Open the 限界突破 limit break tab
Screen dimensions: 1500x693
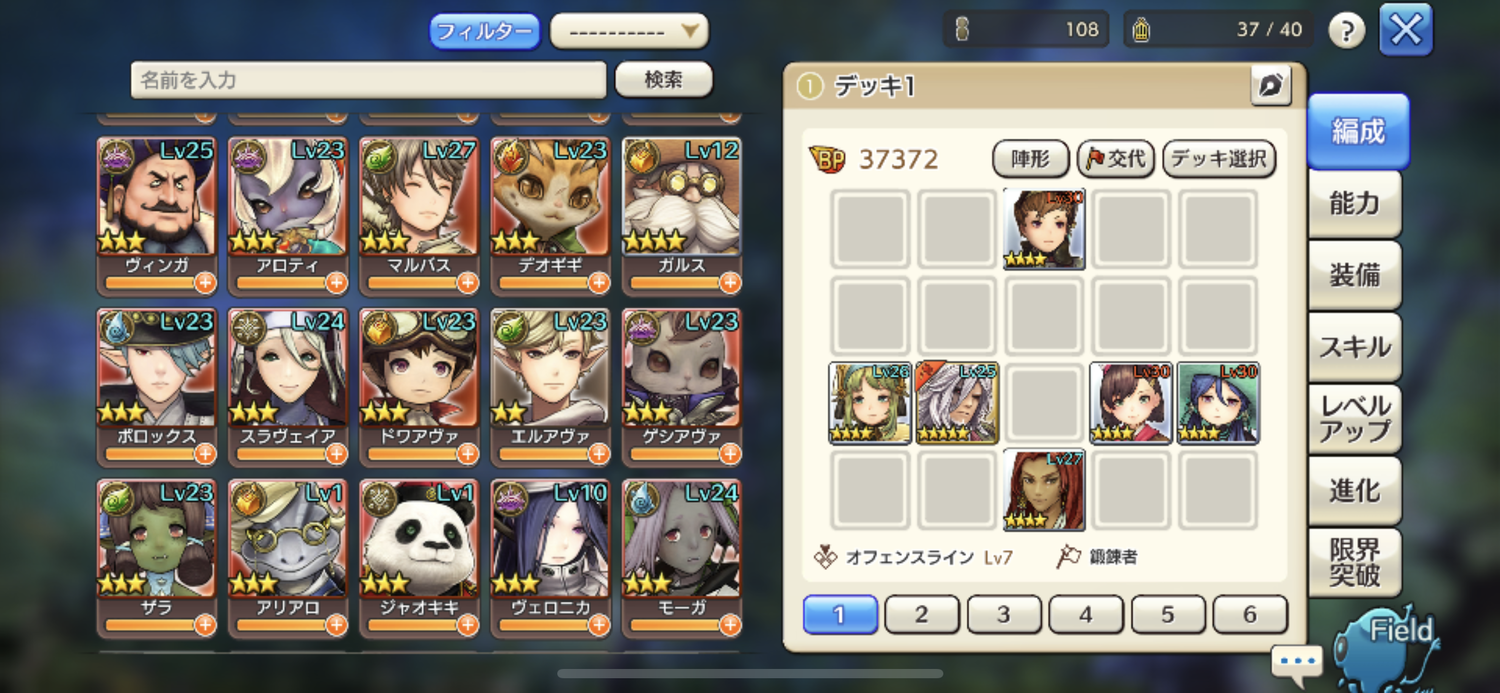(x=1354, y=563)
